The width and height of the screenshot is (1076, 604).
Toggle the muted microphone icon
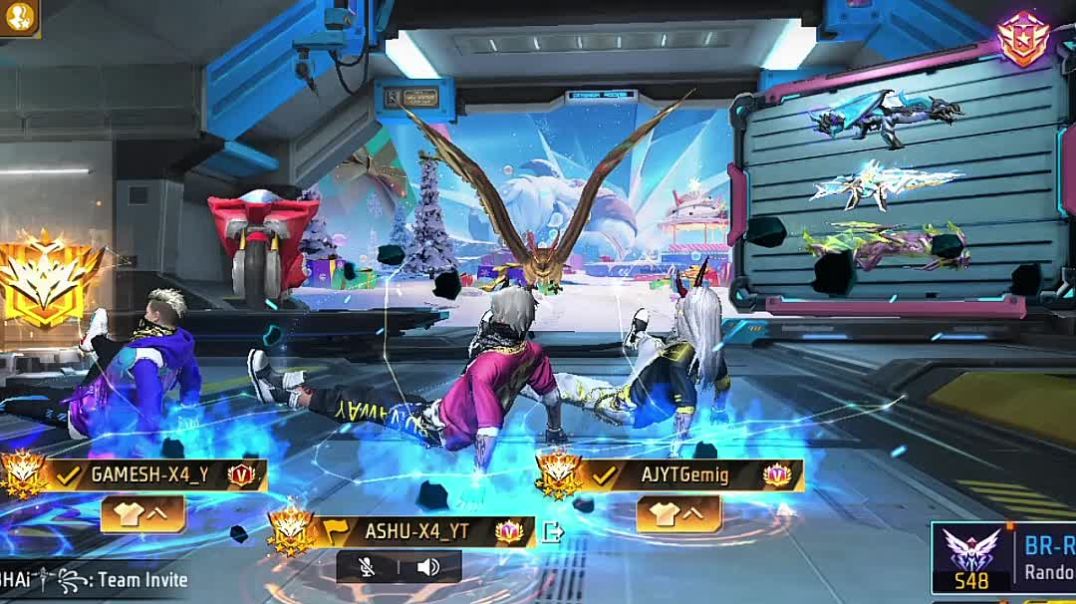[x=369, y=567]
